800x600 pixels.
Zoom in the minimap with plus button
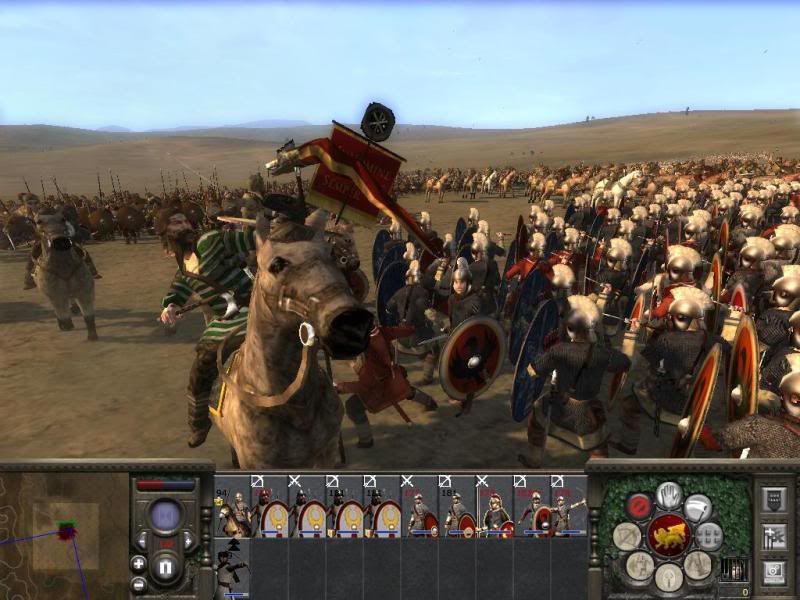[x=138, y=564]
